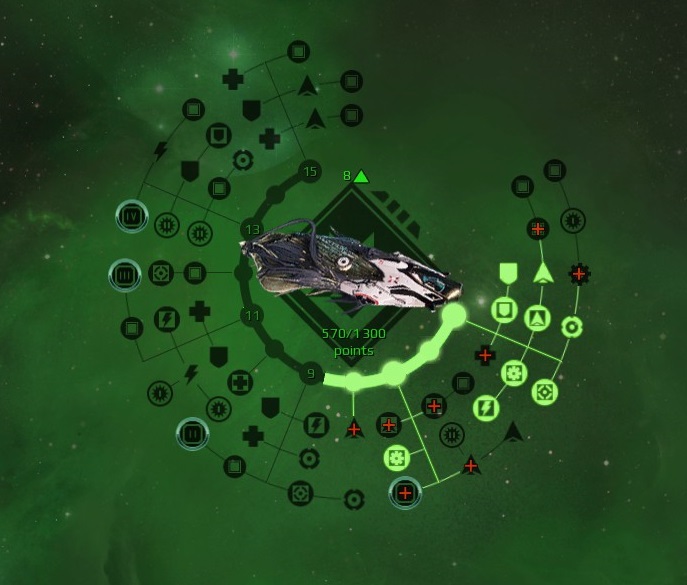This screenshot has height=585, width=687.
Task: Click the ringed red-cross node
Action: click(x=405, y=492)
